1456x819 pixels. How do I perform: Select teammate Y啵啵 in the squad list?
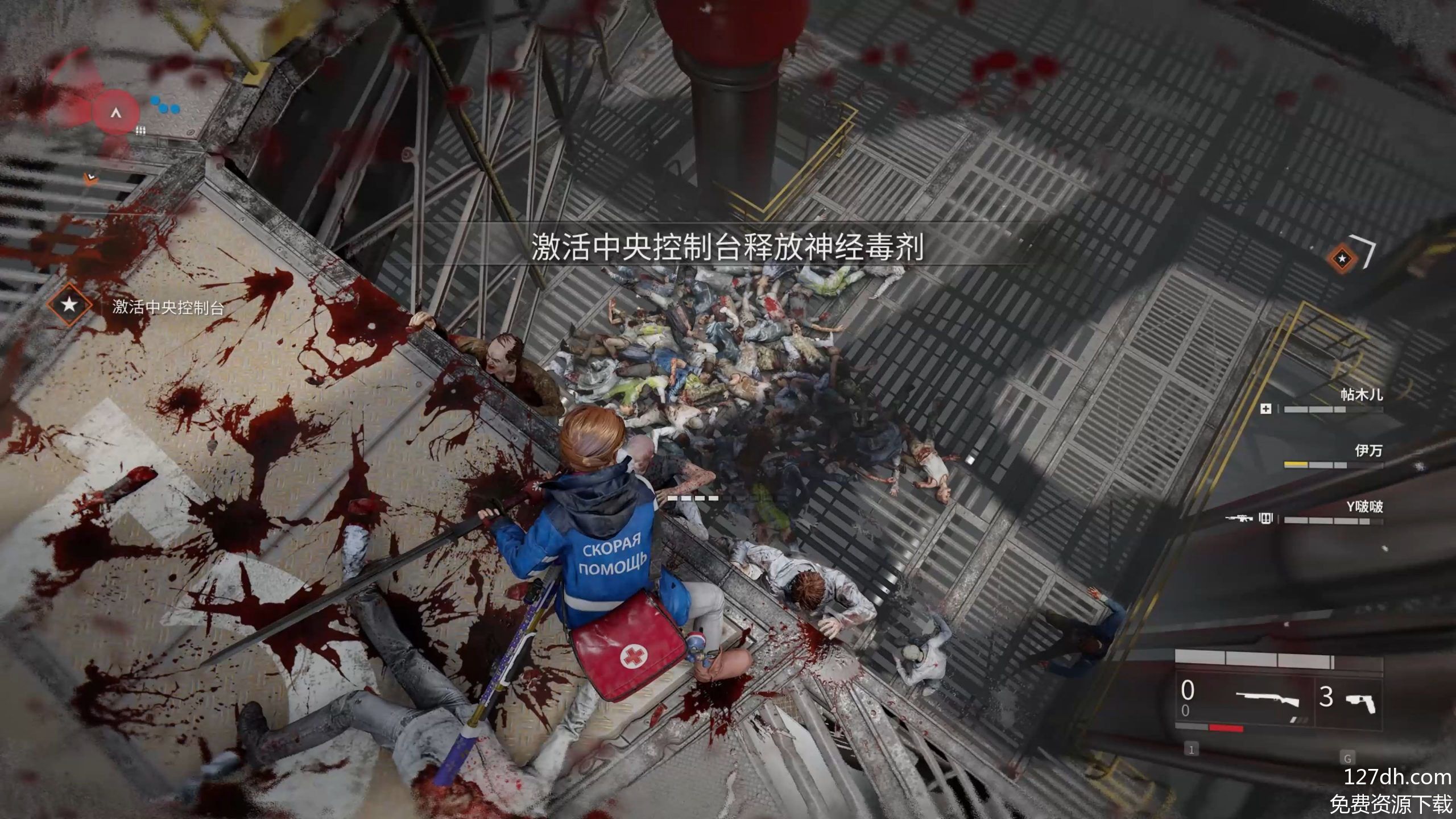click(1364, 507)
